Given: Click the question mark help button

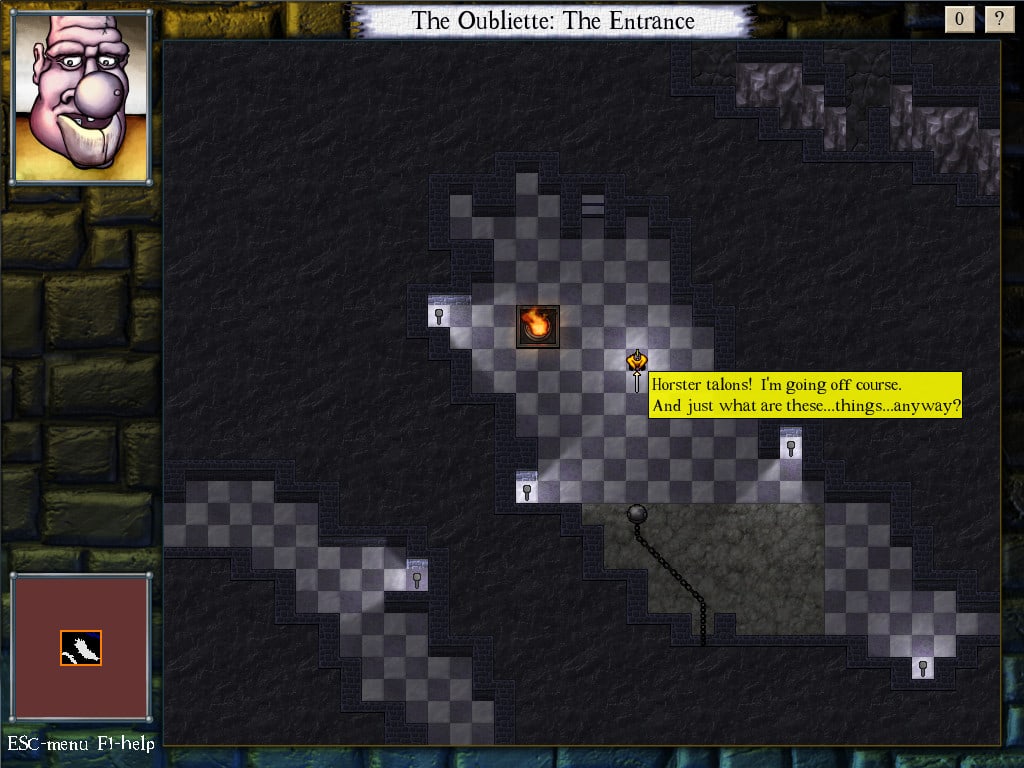Looking at the screenshot, I should tap(998, 19).
